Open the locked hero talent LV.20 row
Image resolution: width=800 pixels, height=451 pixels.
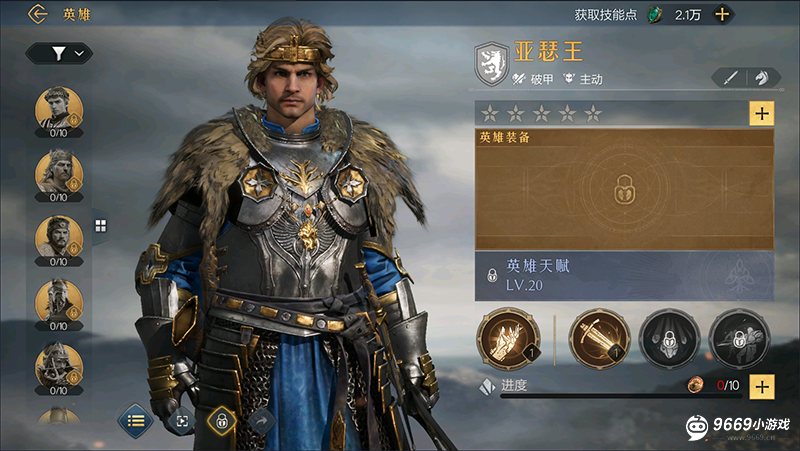623,275
